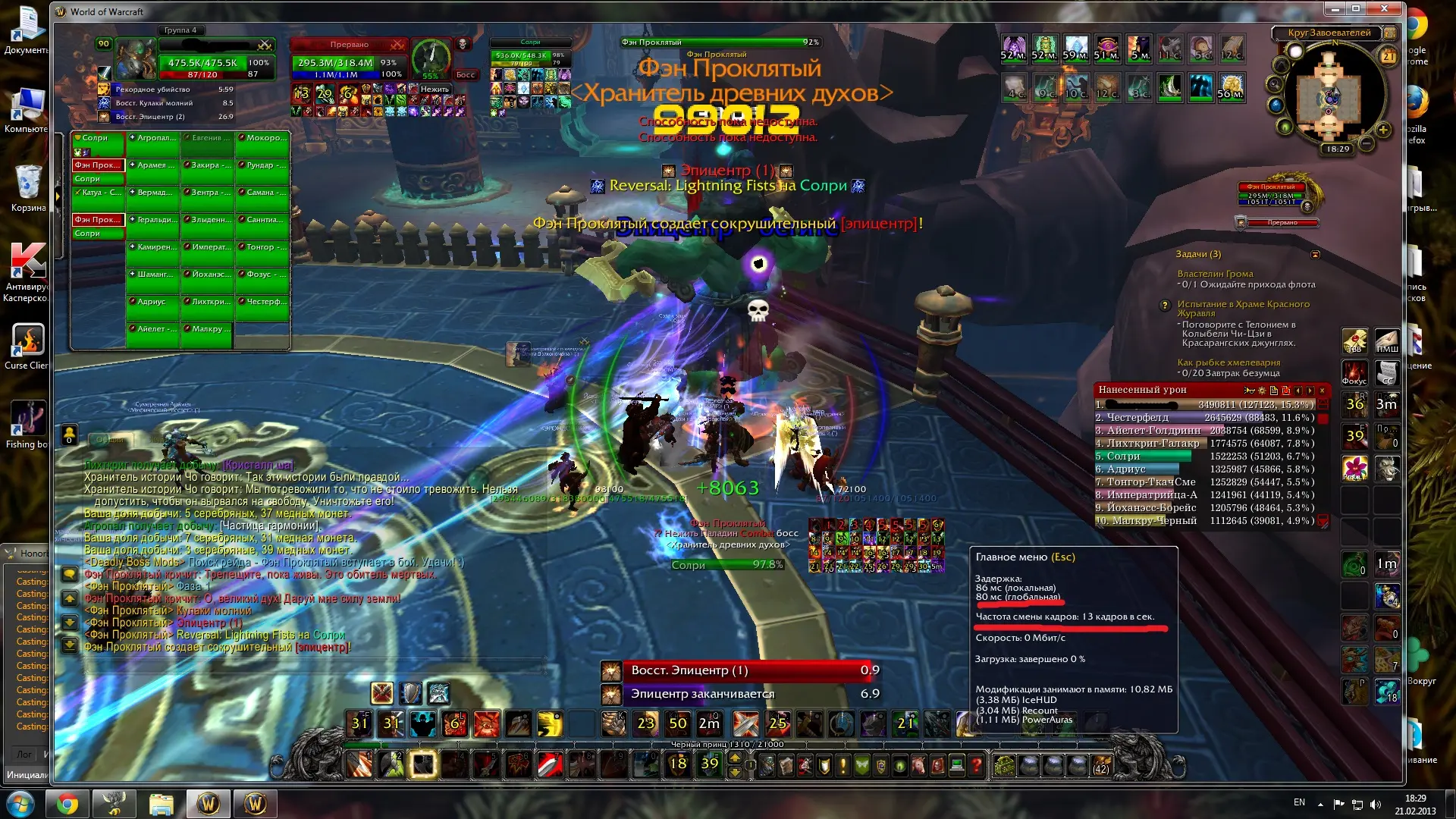Zoom out the minimap with the minus button

(1366, 143)
